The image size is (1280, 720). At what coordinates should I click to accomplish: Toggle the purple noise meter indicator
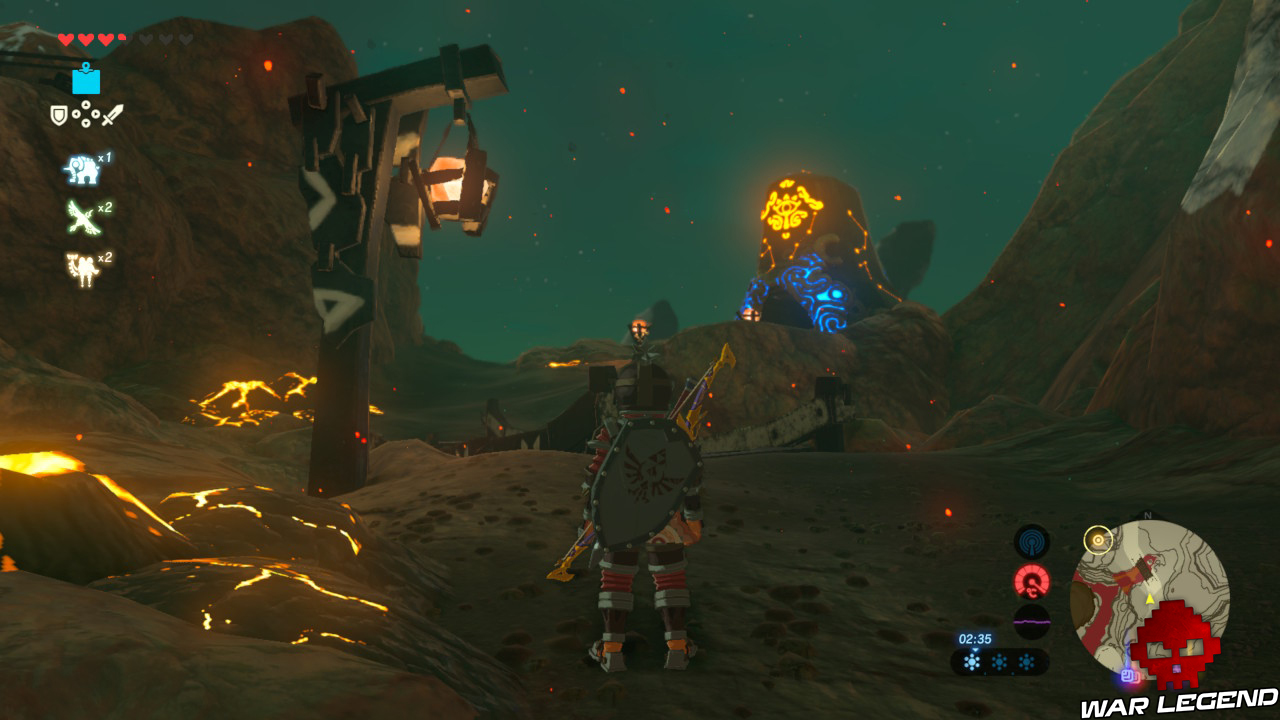click(x=1032, y=622)
